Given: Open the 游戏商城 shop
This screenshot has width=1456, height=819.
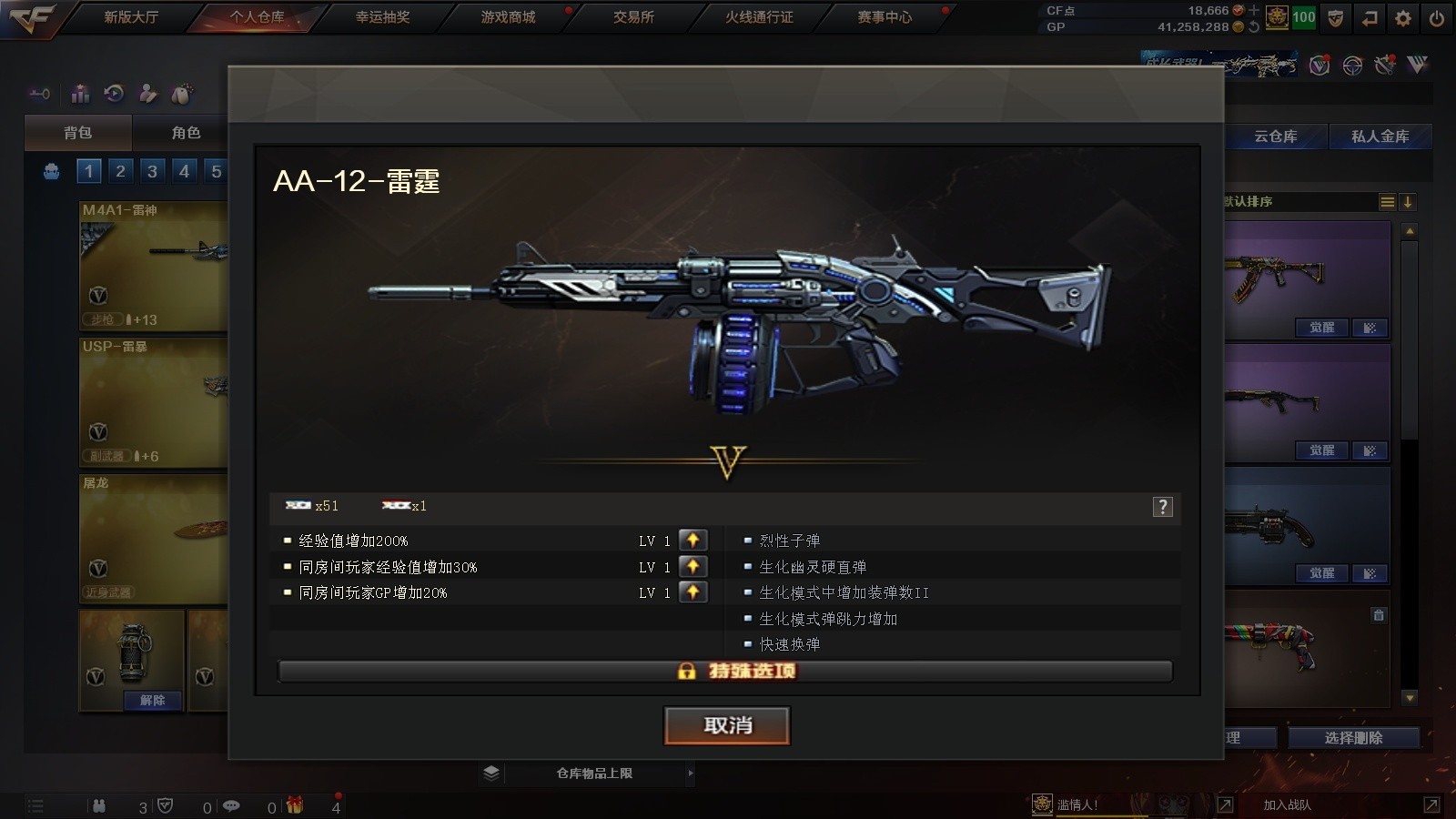Looking at the screenshot, I should pyautogui.click(x=508, y=17).
